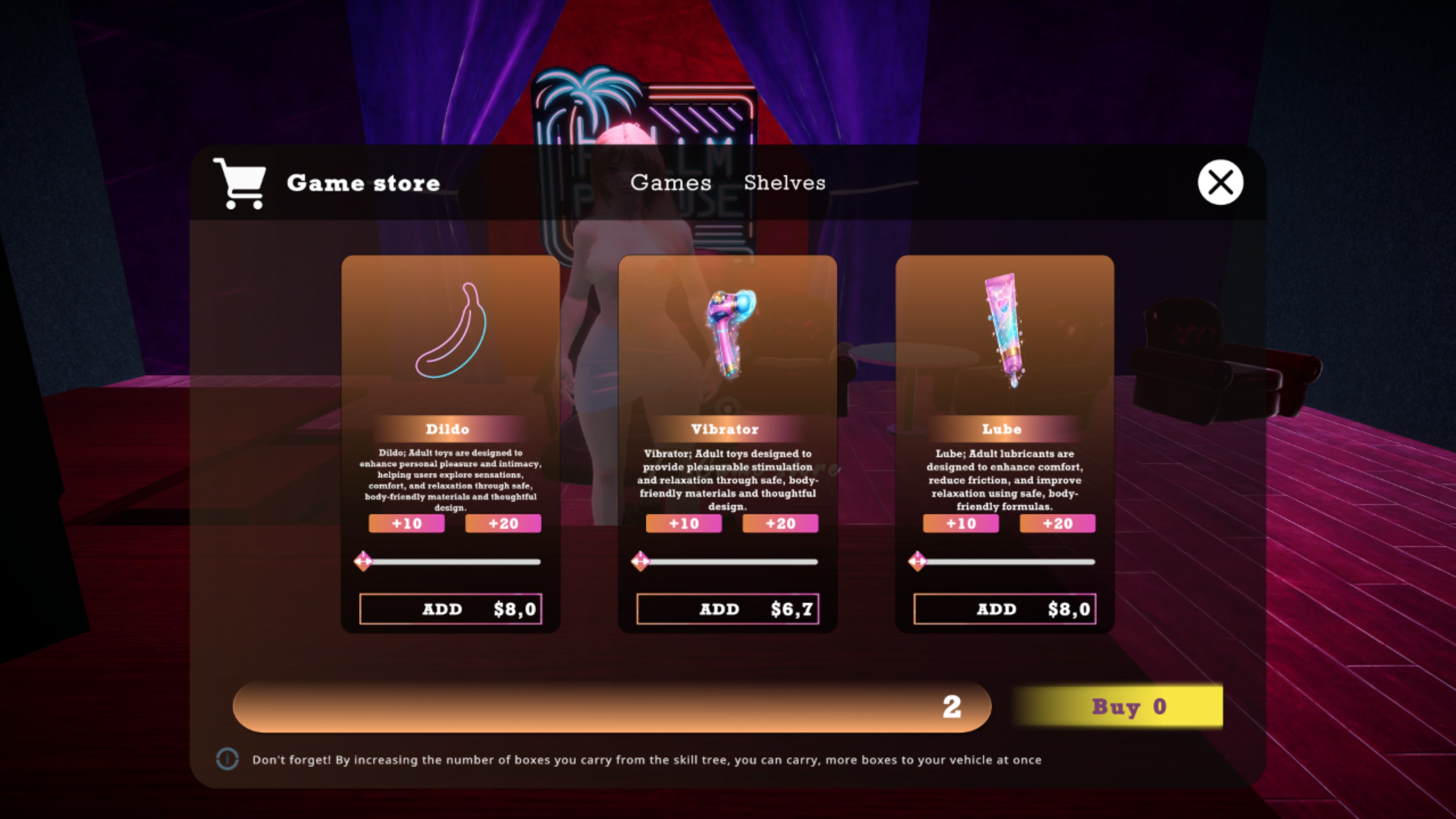Screen dimensions: 1456x819
Task: Click the Dildo quantity slider handle
Action: point(363,561)
